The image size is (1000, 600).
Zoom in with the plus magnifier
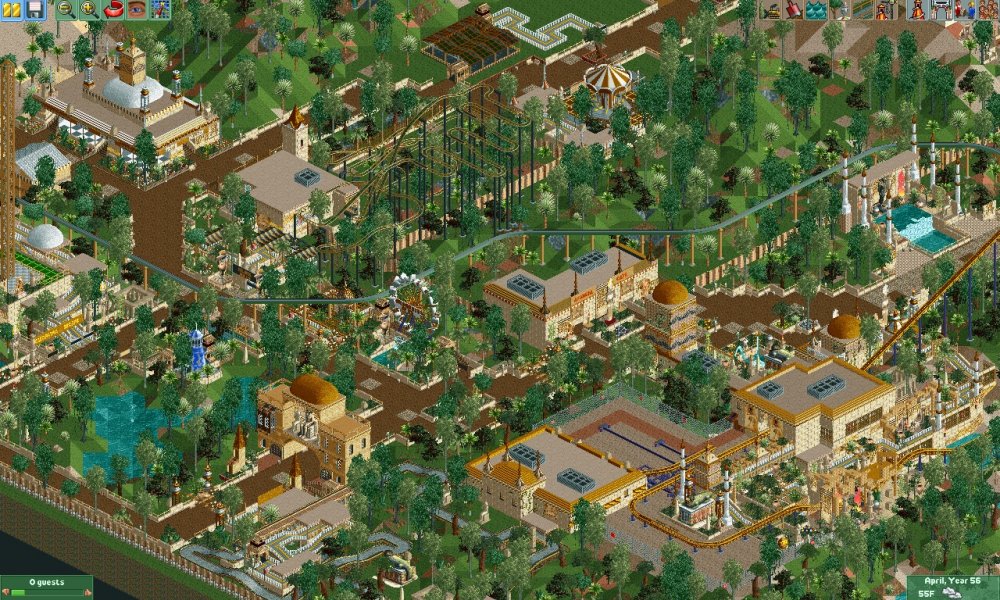pyautogui.click(x=89, y=9)
